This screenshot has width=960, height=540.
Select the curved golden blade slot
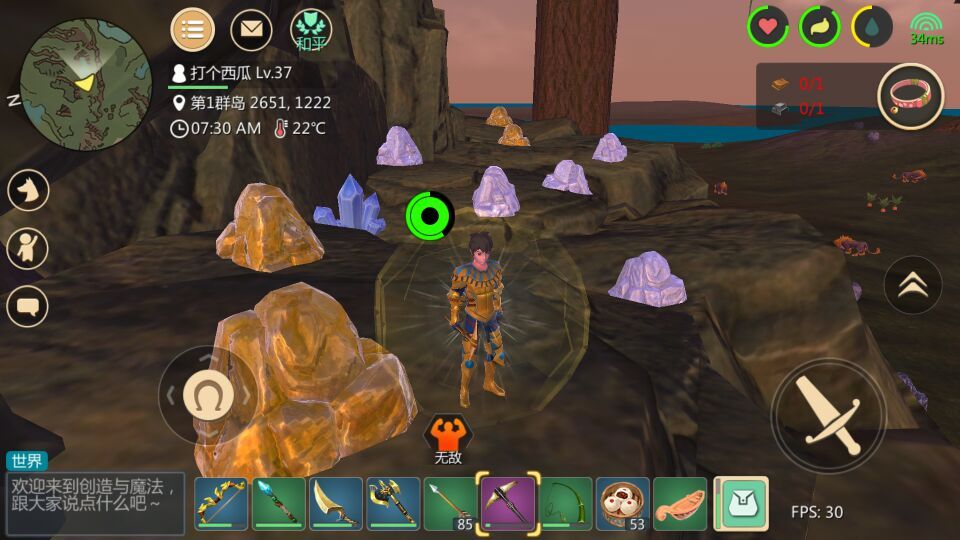tap(336, 503)
